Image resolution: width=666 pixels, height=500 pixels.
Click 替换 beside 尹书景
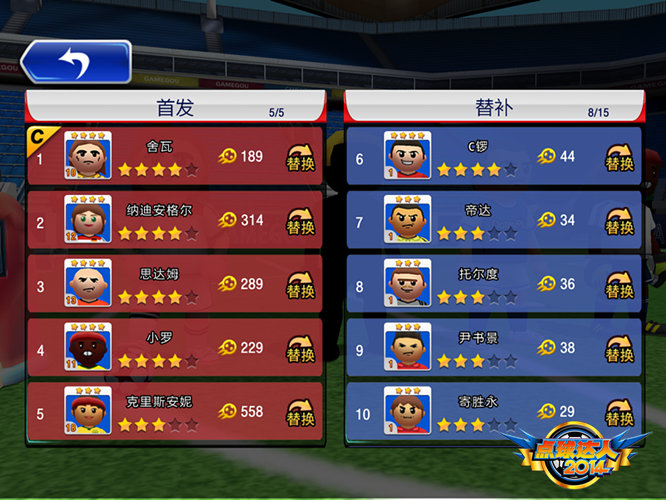(620, 349)
